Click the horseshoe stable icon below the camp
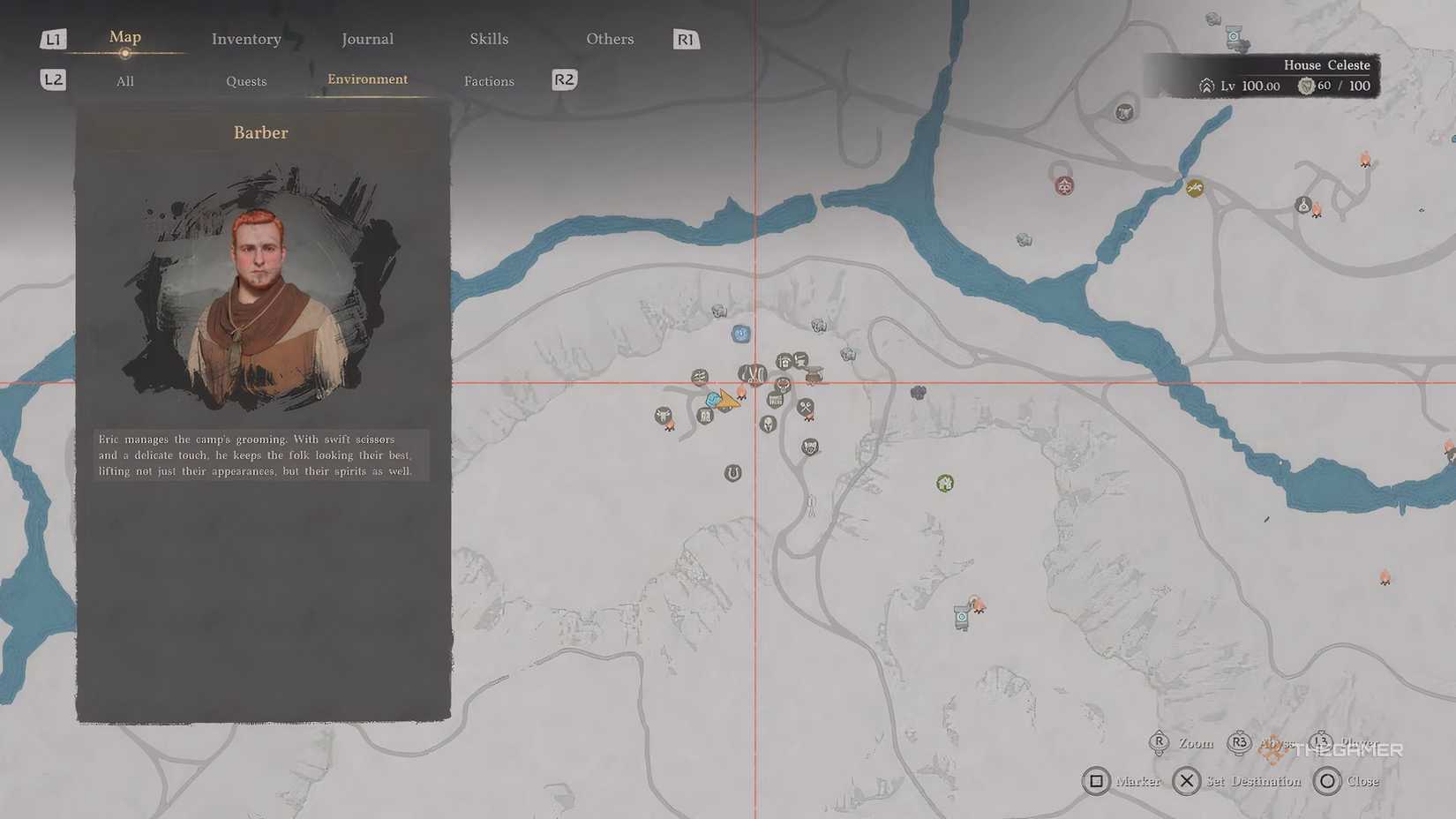 point(732,471)
